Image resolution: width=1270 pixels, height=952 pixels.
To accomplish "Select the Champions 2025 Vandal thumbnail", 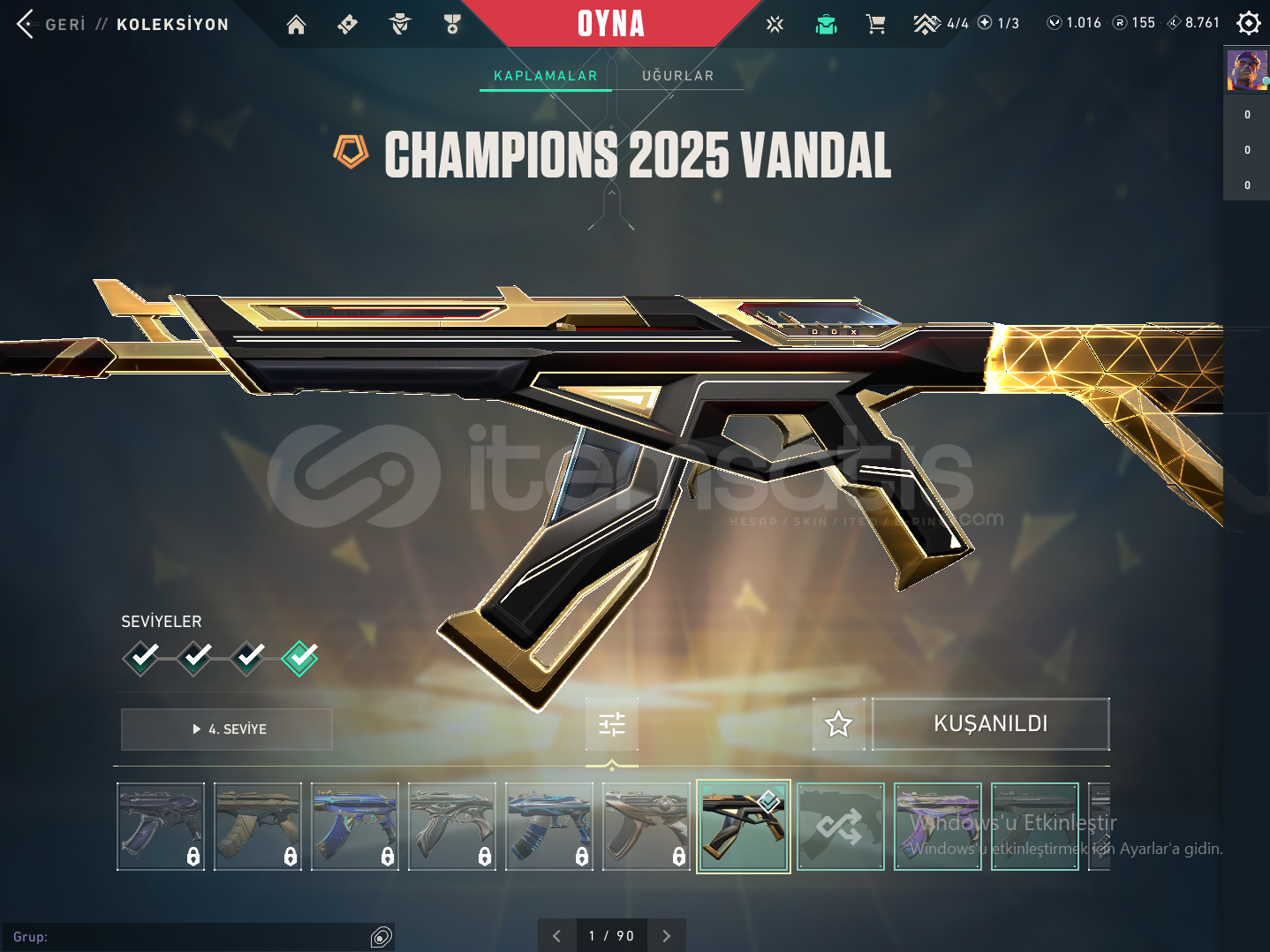I will (743, 826).
